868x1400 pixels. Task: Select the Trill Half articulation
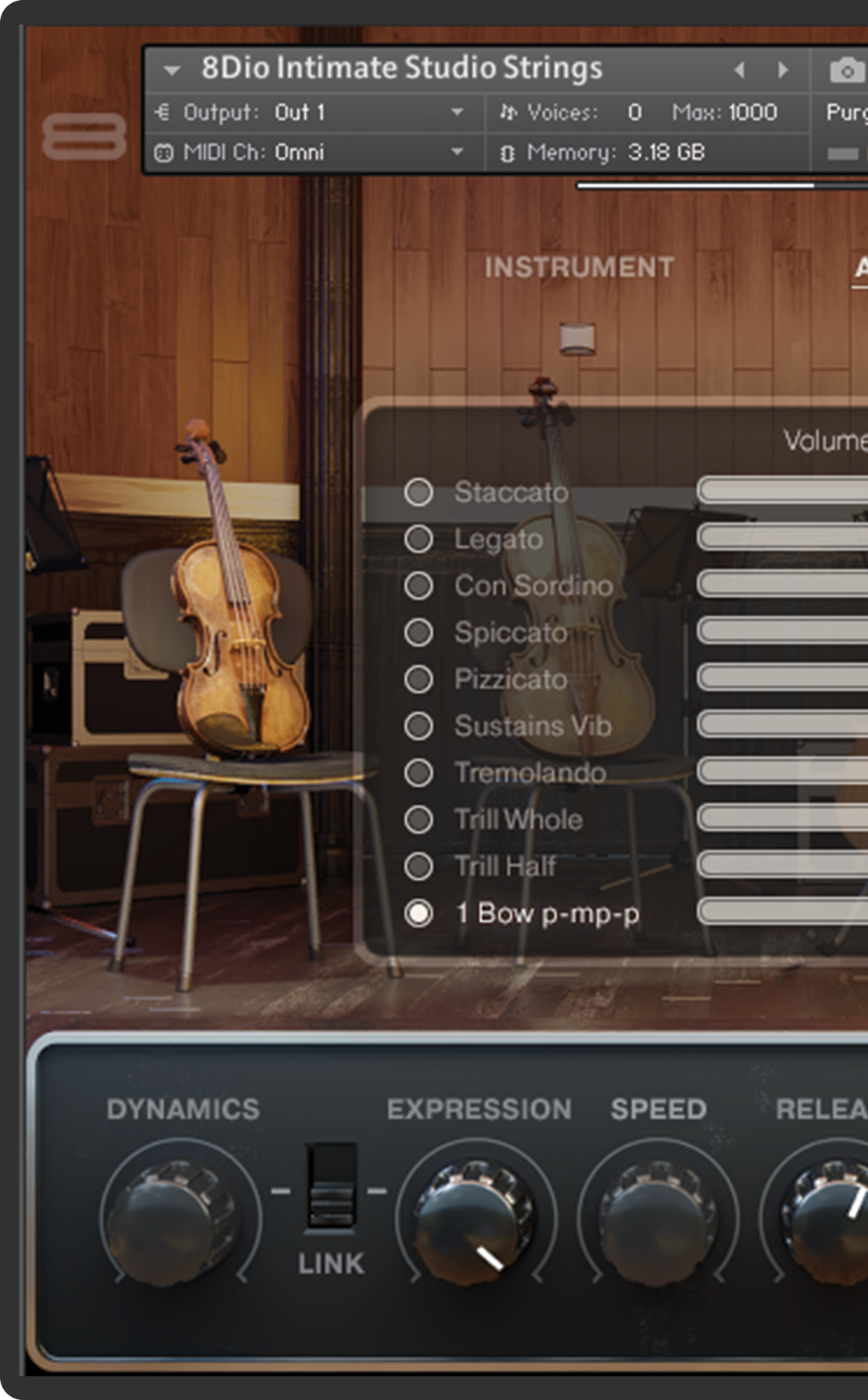point(418,866)
